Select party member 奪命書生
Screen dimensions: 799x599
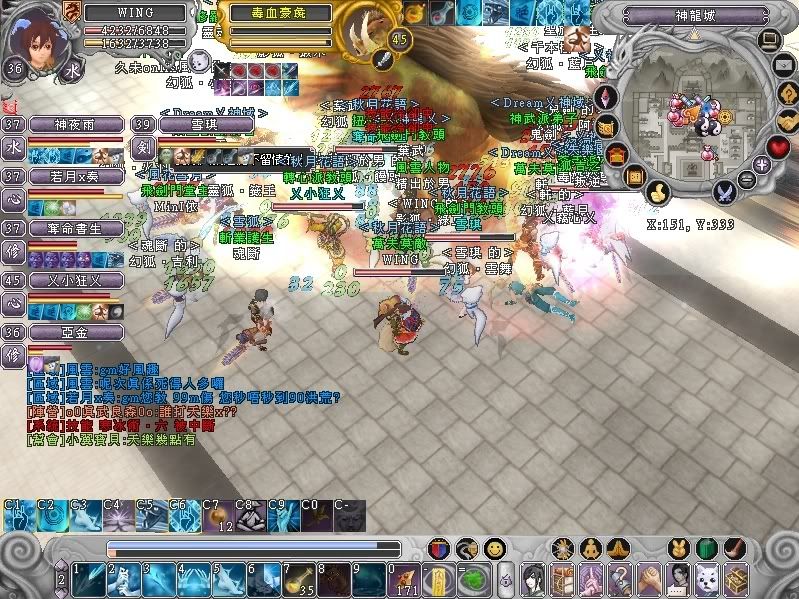tap(74, 228)
